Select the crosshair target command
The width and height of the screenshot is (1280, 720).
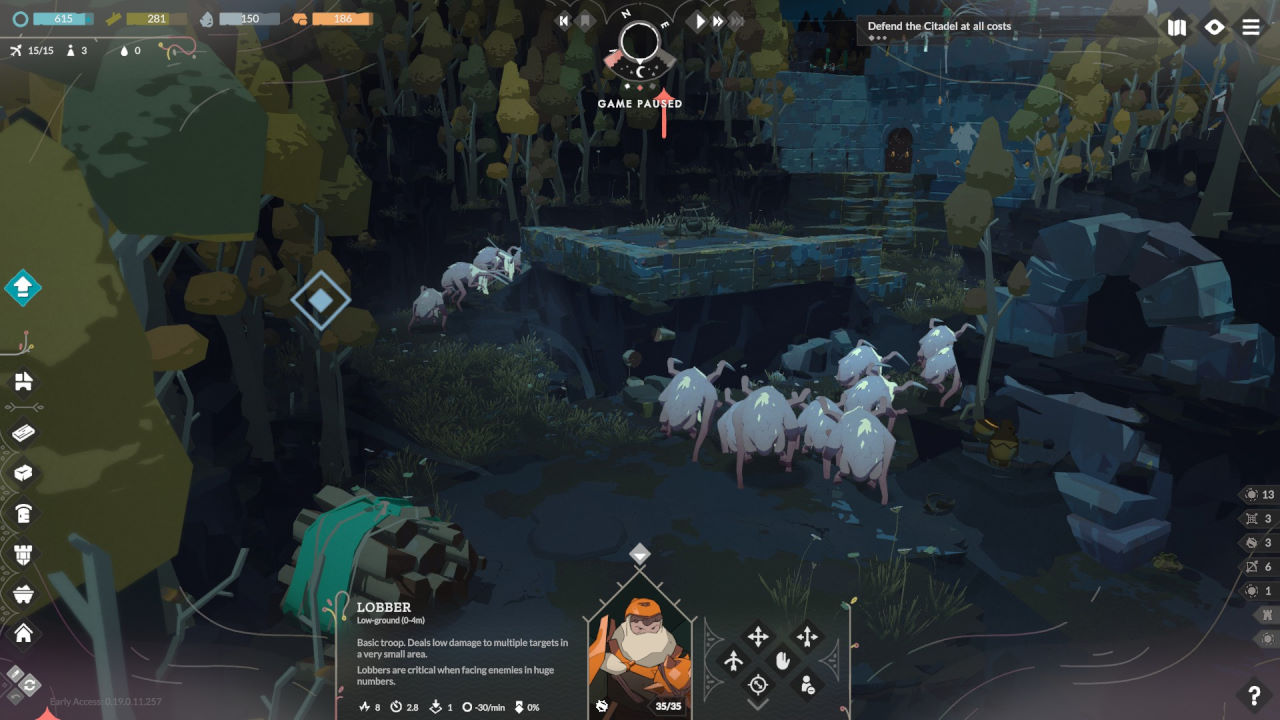[x=758, y=685]
